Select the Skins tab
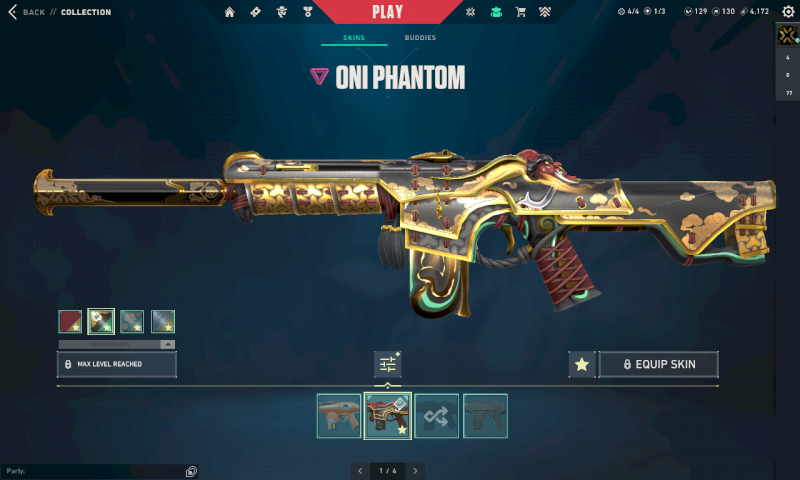Viewport: 800px width, 480px height. [354, 38]
